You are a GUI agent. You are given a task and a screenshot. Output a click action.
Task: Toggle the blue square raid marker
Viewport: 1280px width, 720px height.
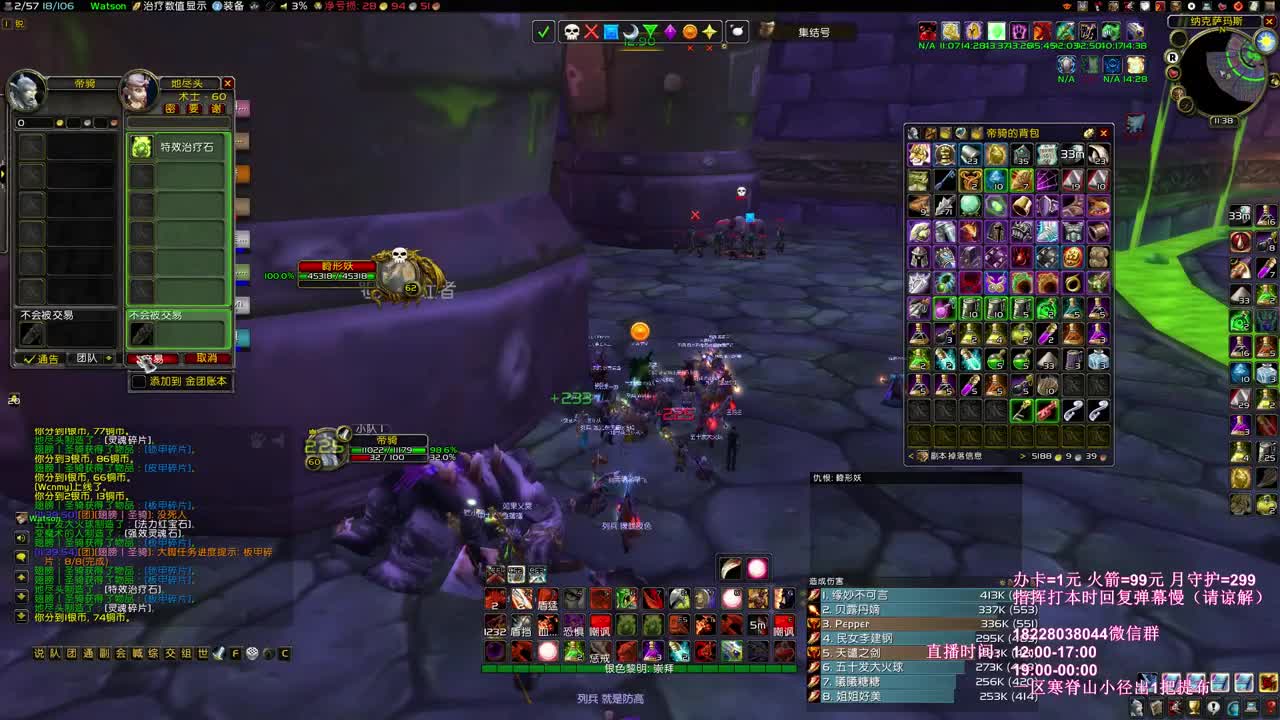point(611,33)
